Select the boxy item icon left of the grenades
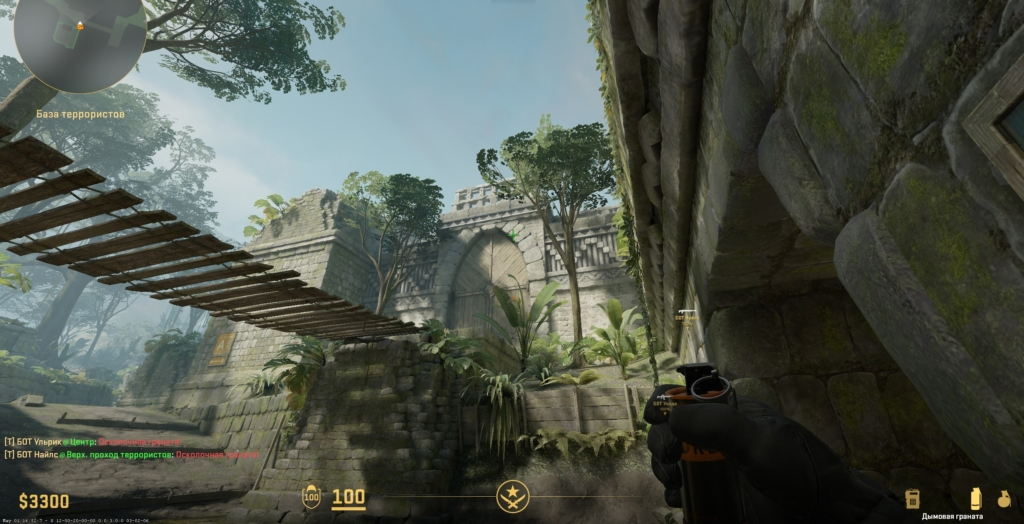The height and width of the screenshot is (524, 1024). point(912,498)
